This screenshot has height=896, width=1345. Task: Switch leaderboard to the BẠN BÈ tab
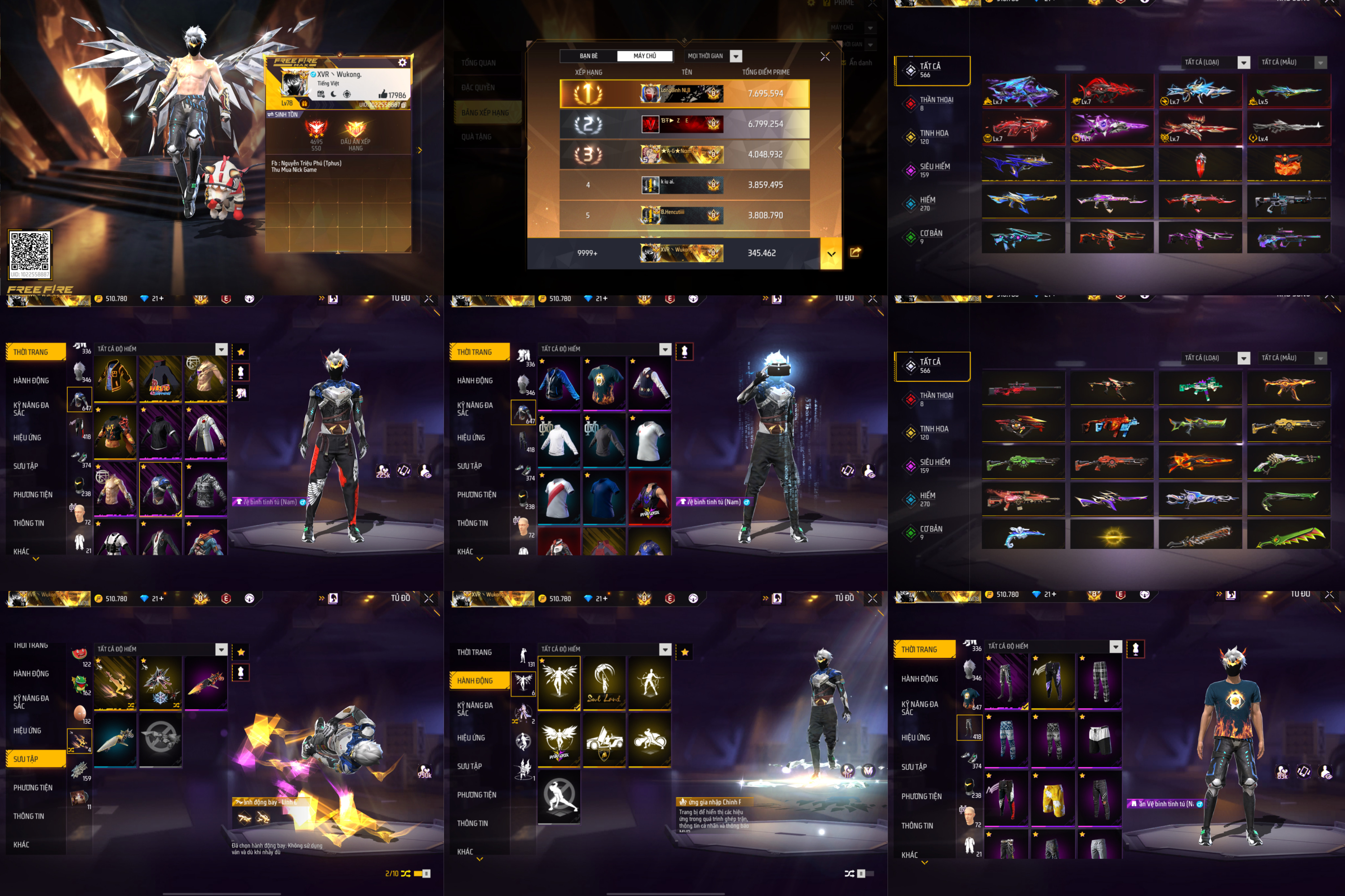pyautogui.click(x=588, y=56)
